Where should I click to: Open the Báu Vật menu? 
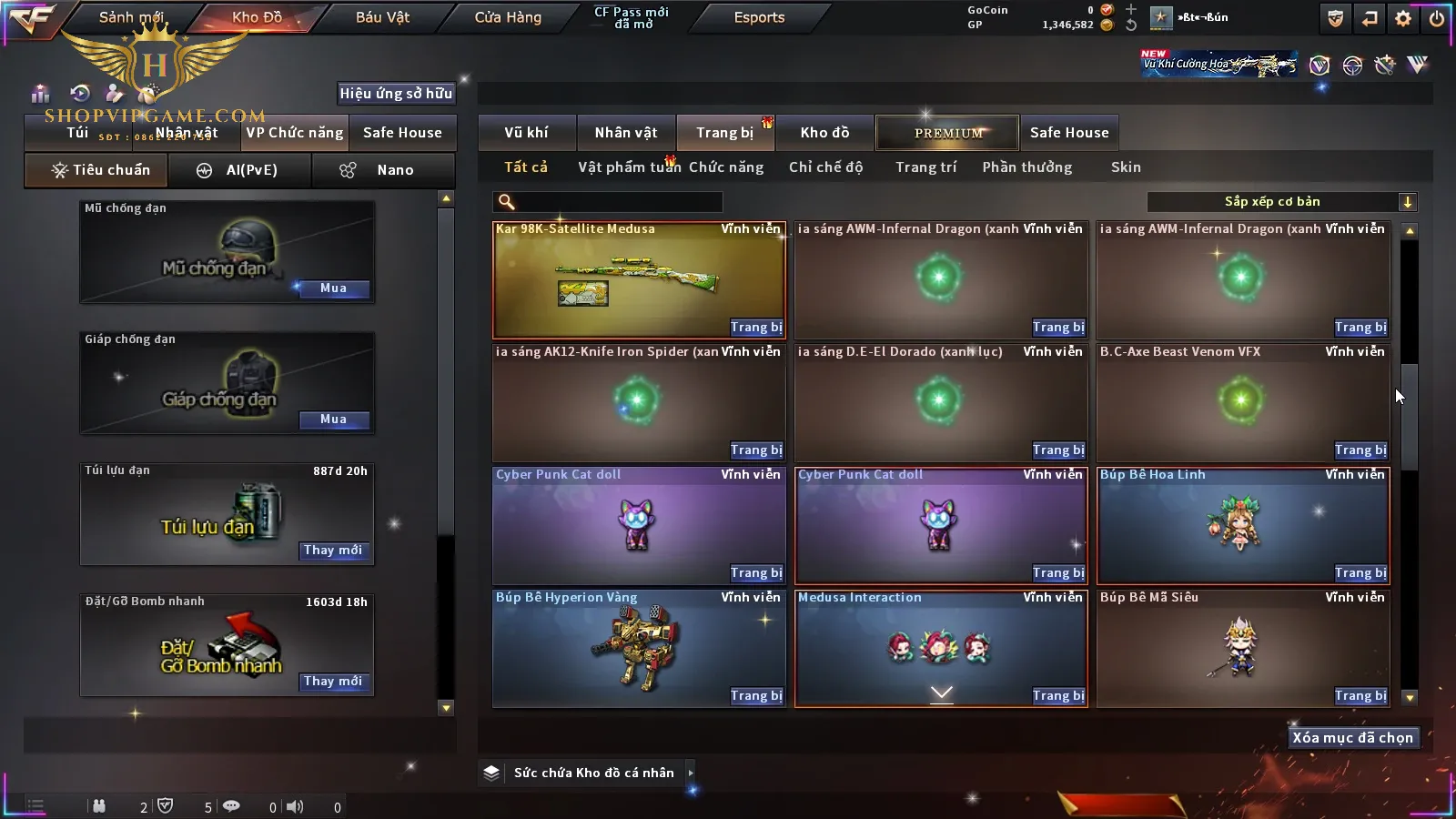coord(382,17)
